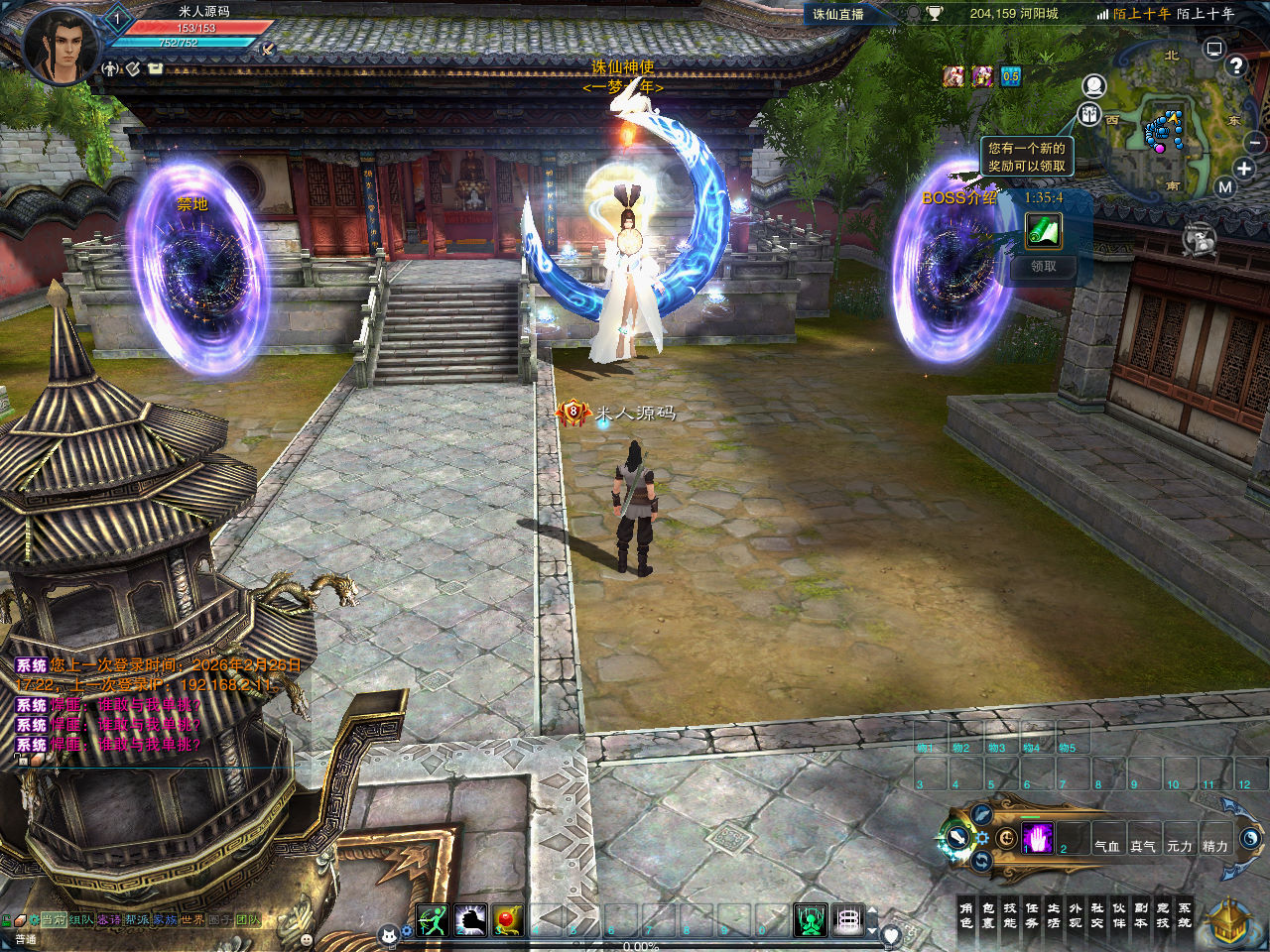Zoom in the minimap with the plus button
The image size is (1270, 952).
[x=1244, y=169]
